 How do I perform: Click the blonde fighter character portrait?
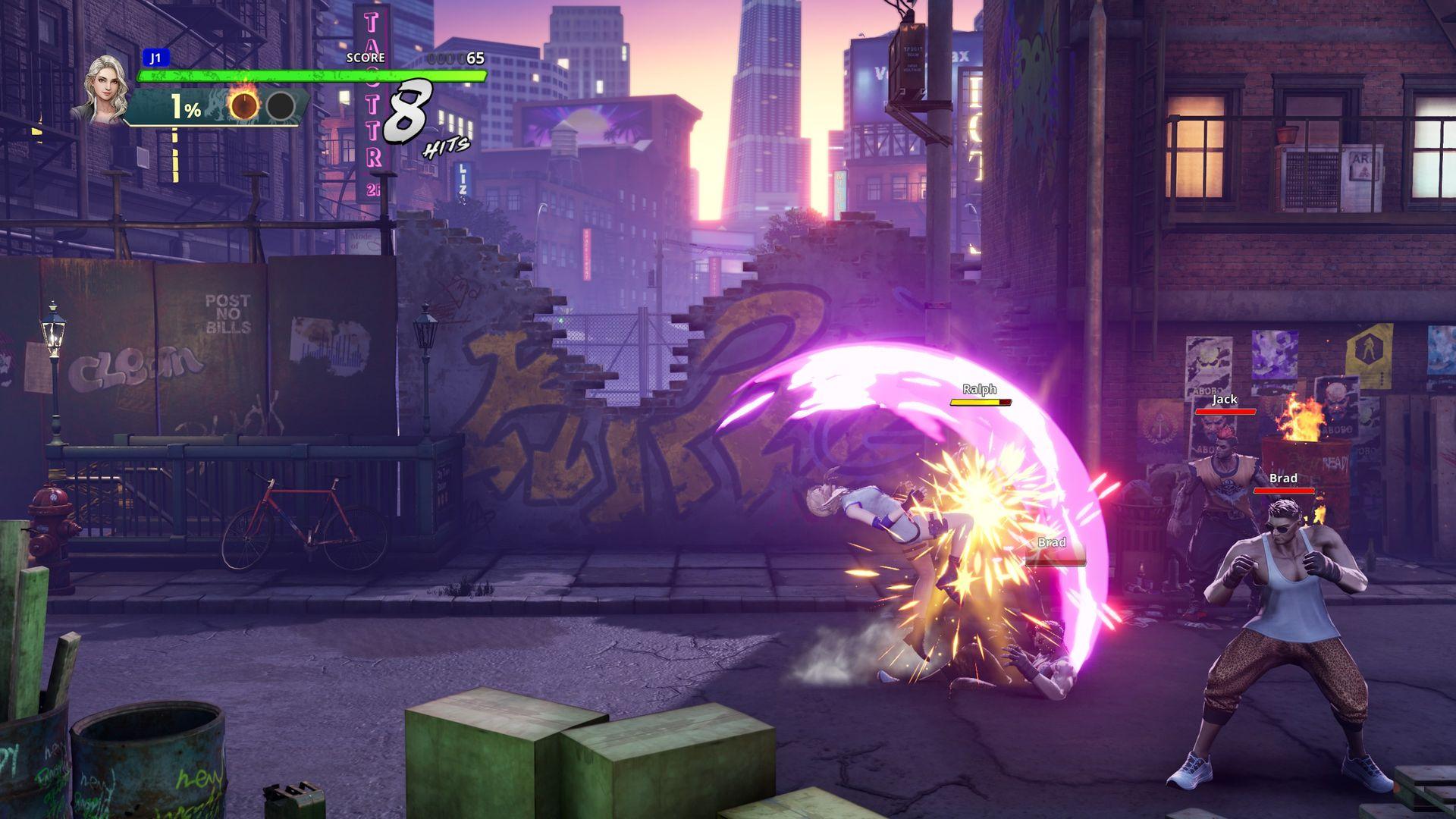103,88
